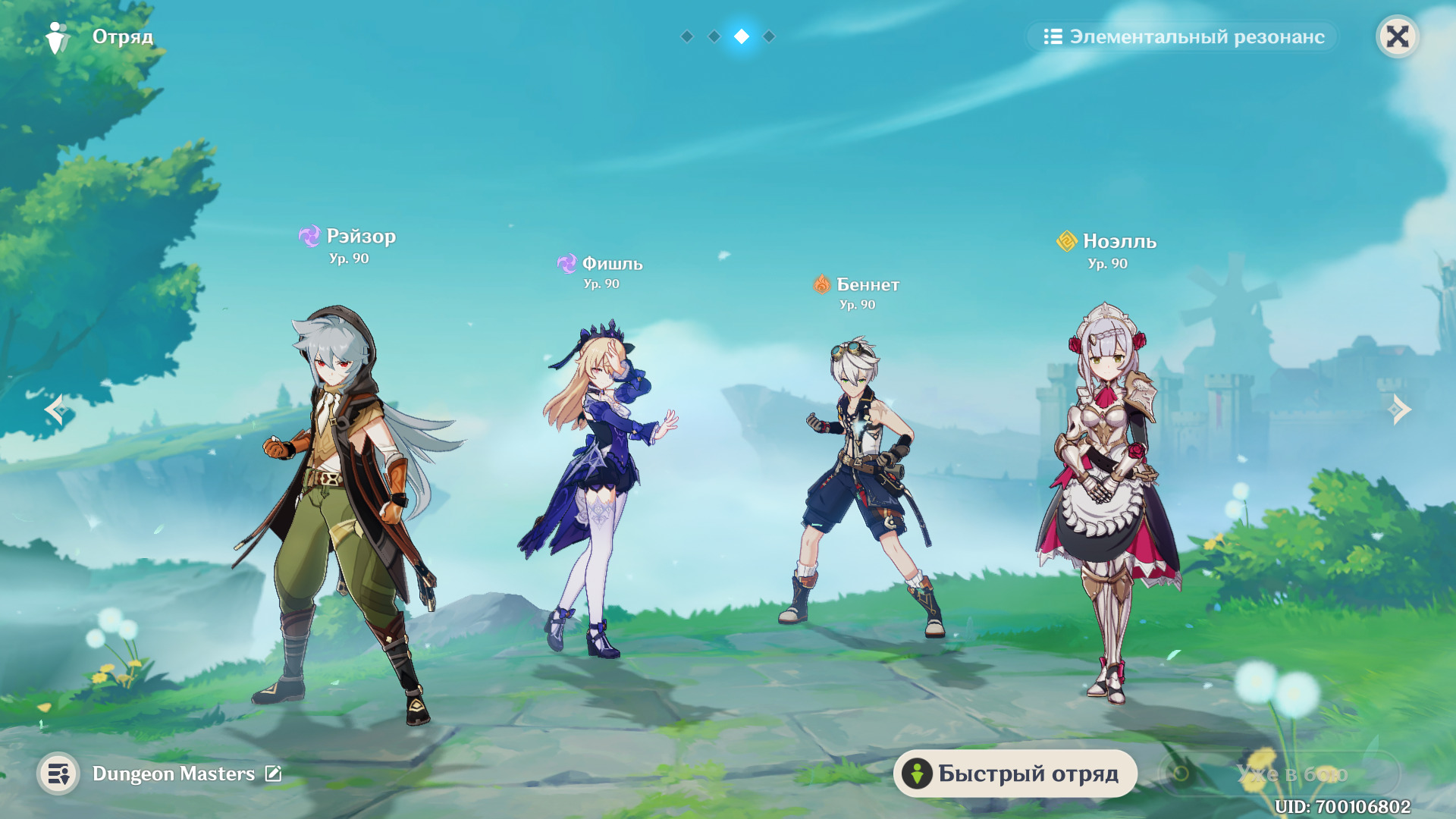Edit the Dungeon Masters party name
This screenshot has height=819, width=1456.
coord(273,773)
